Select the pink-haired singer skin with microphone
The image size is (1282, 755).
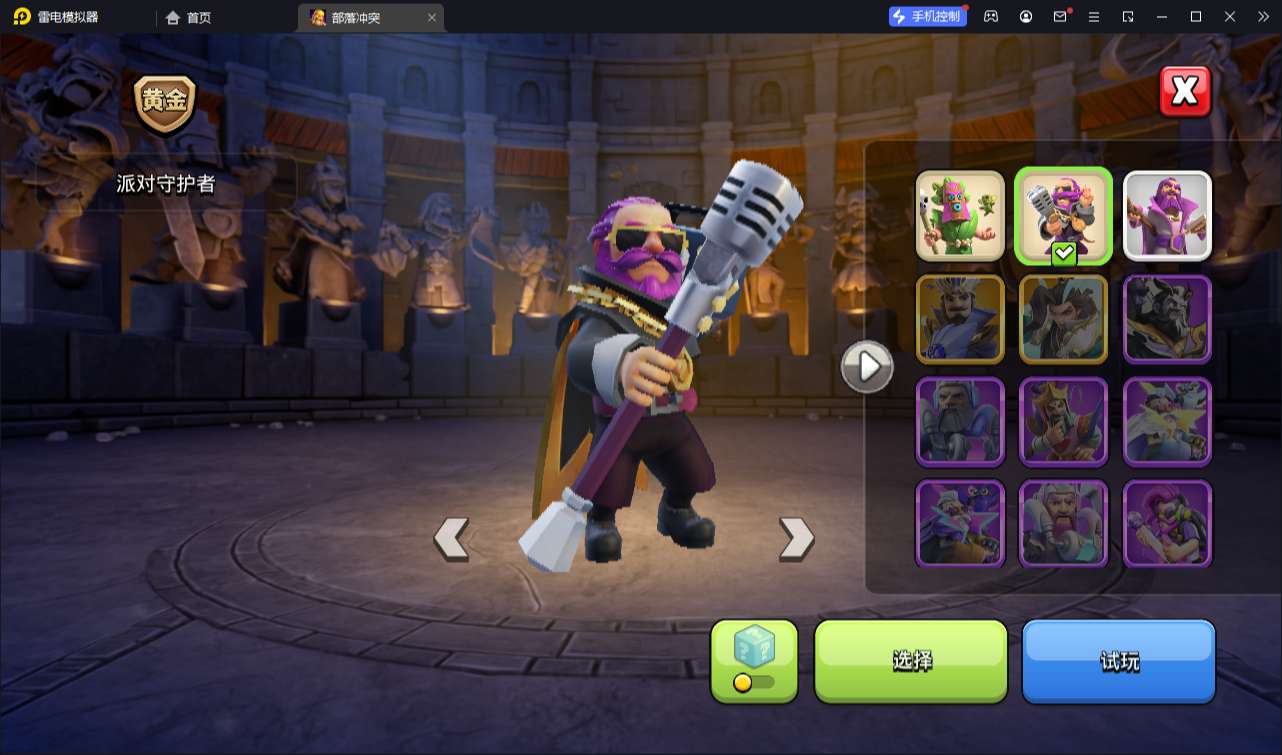tap(1167, 523)
